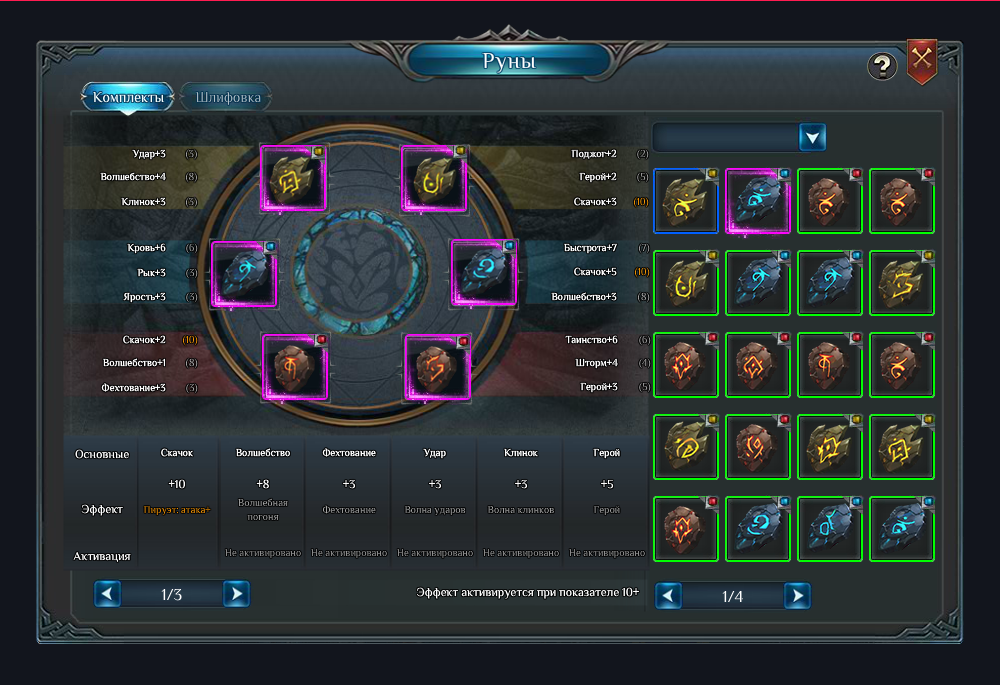Viewport: 1000px width, 685px height.
Task: Choose the equipped red rune beside Таинство+6
Action: click(437, 367)
